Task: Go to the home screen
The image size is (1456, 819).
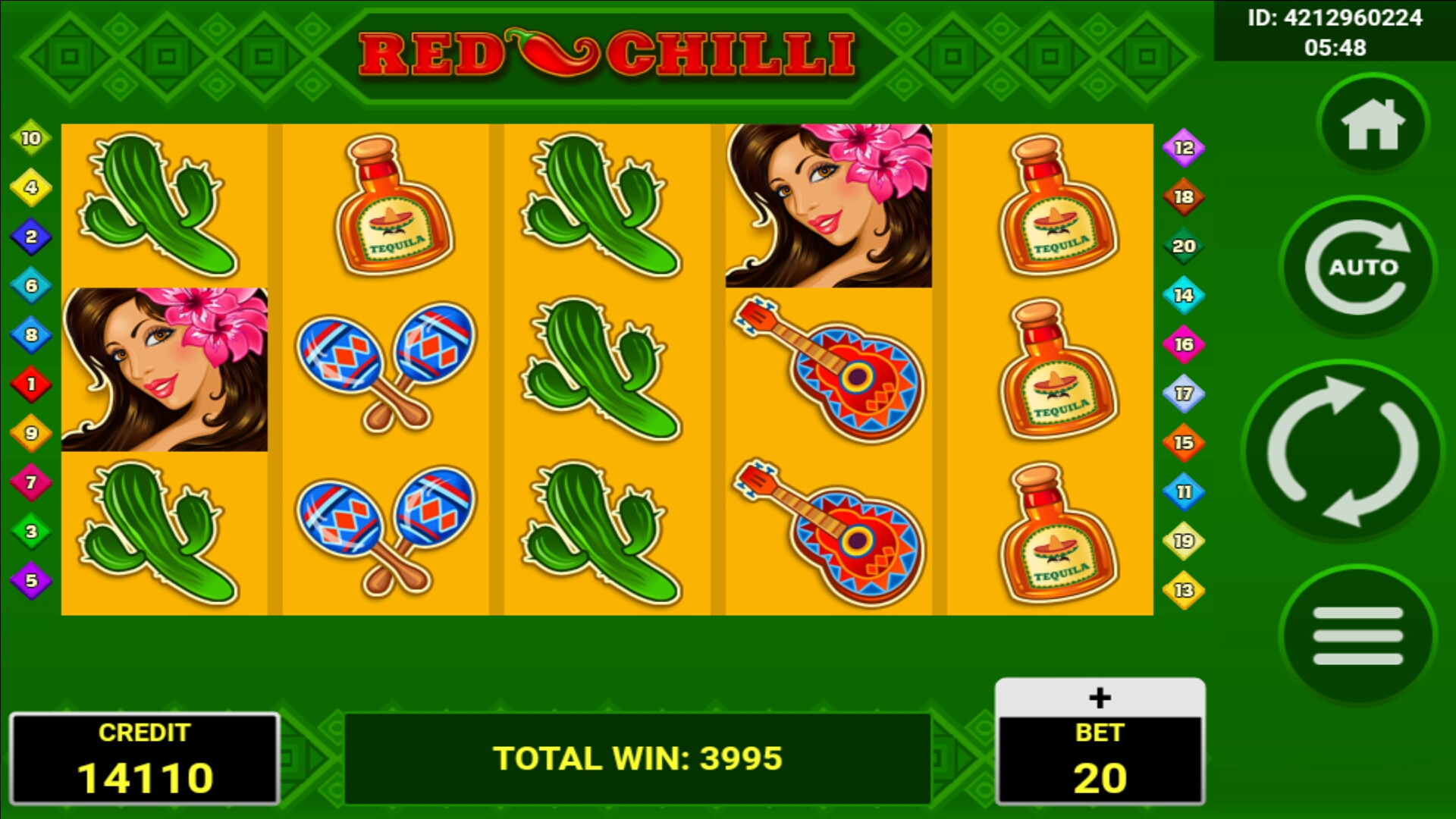Action: click(x=1373, y=125)
